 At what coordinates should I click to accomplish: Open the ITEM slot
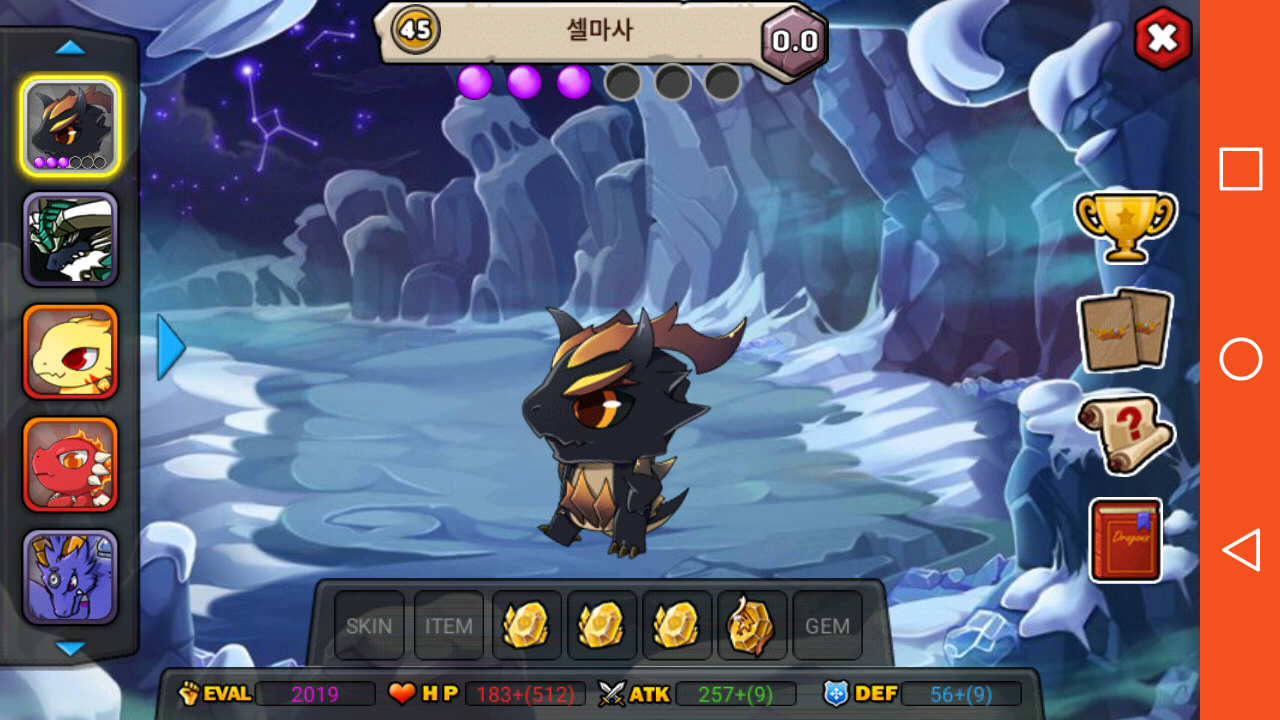(448, 626)
